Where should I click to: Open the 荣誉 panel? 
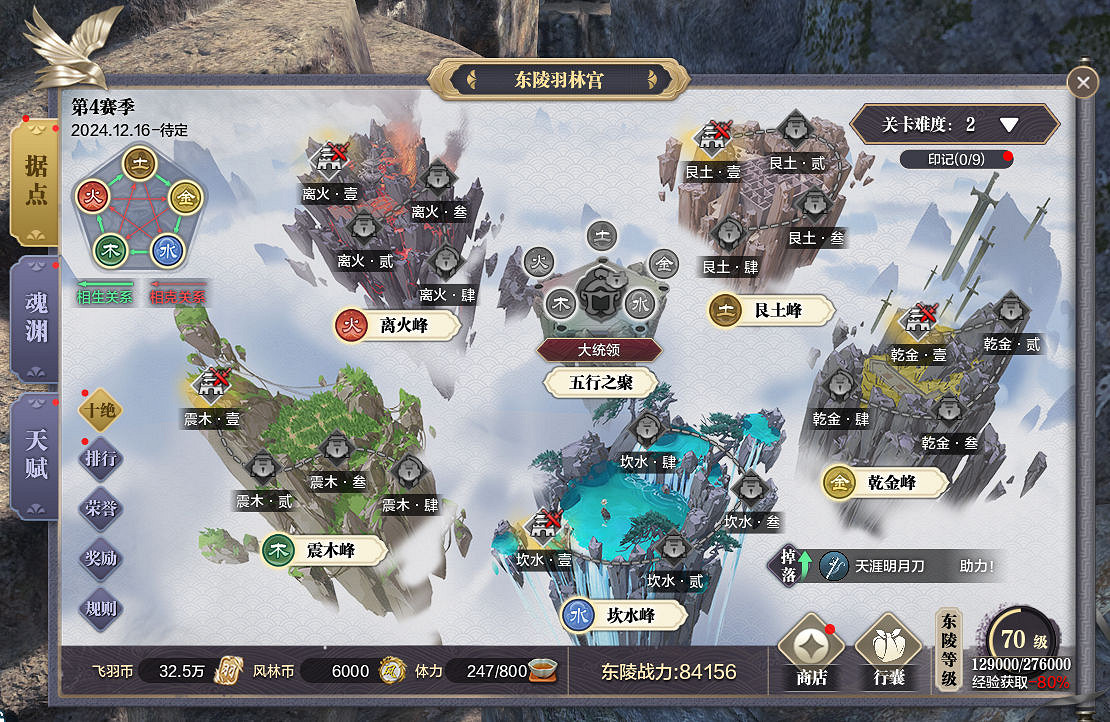pos(100,508)
